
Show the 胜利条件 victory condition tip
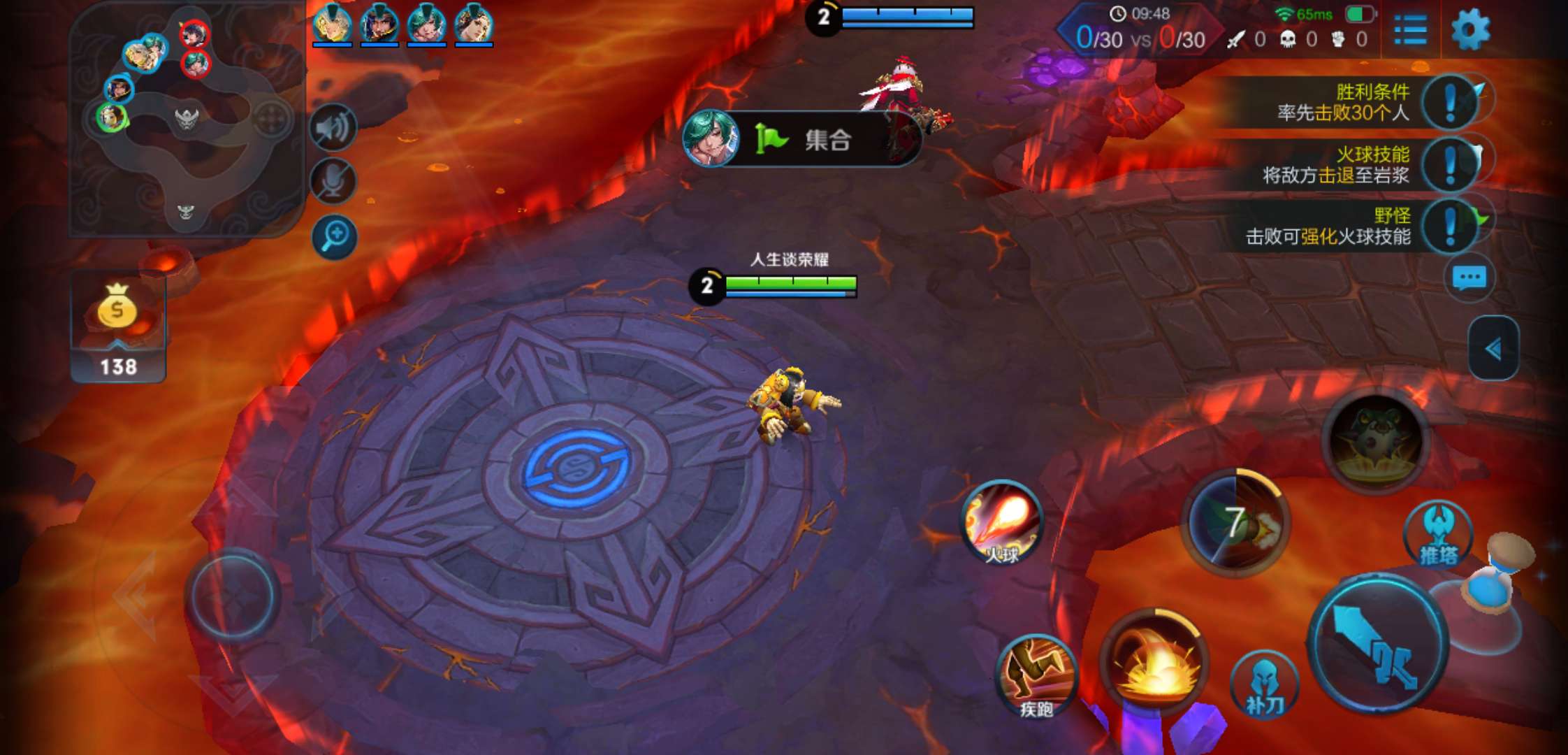point(1451,103)
